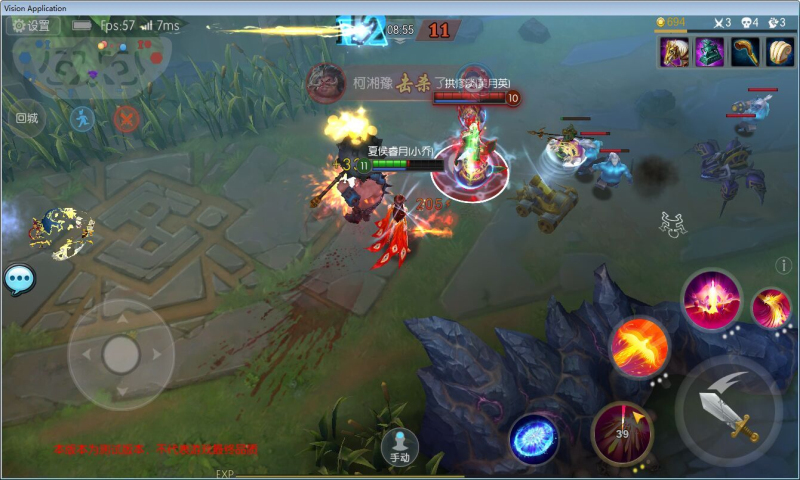Select the cream scroll item slot
The image size is (800, 480).
[x=779, y=52]
